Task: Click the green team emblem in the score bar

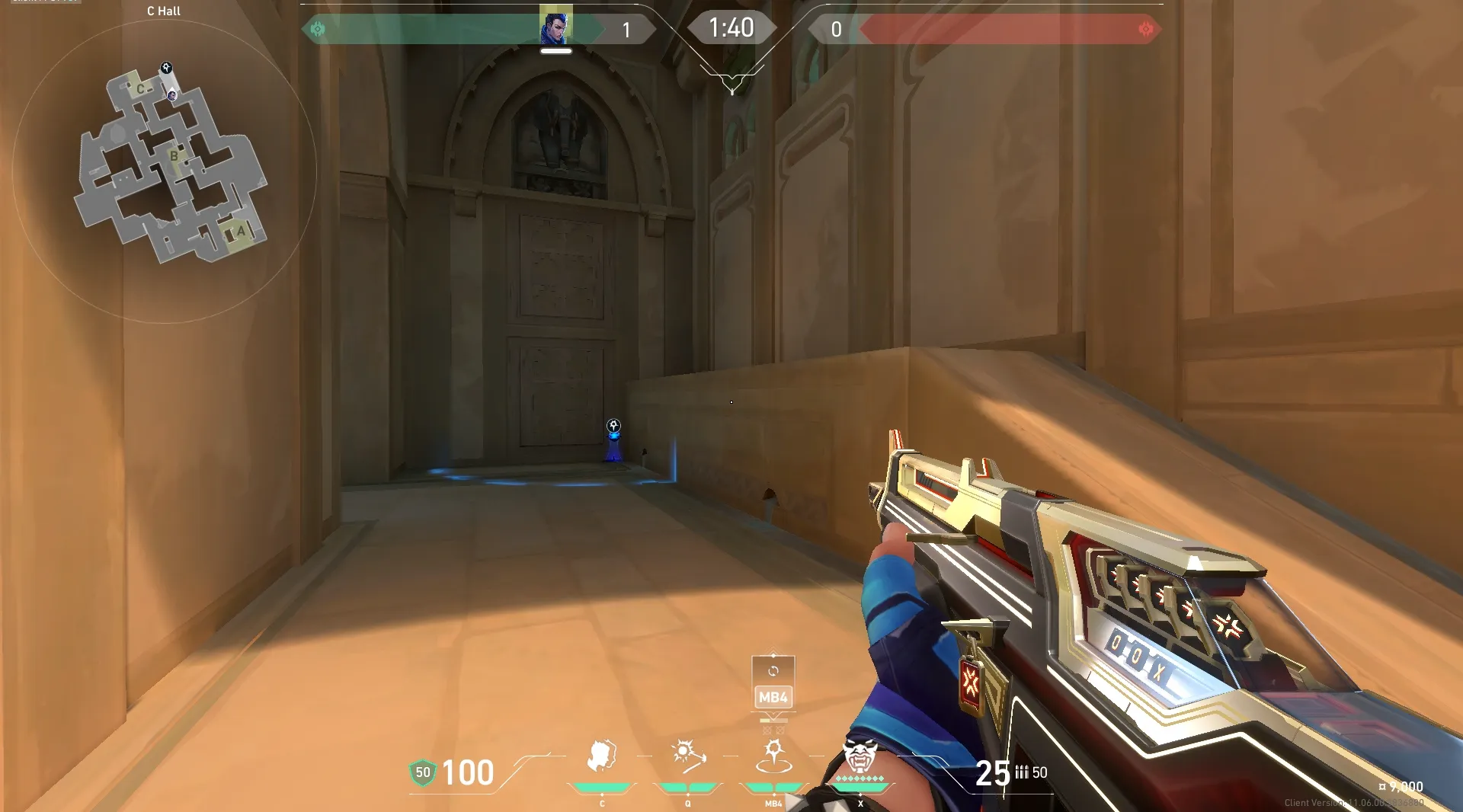Action: (318, 29)
